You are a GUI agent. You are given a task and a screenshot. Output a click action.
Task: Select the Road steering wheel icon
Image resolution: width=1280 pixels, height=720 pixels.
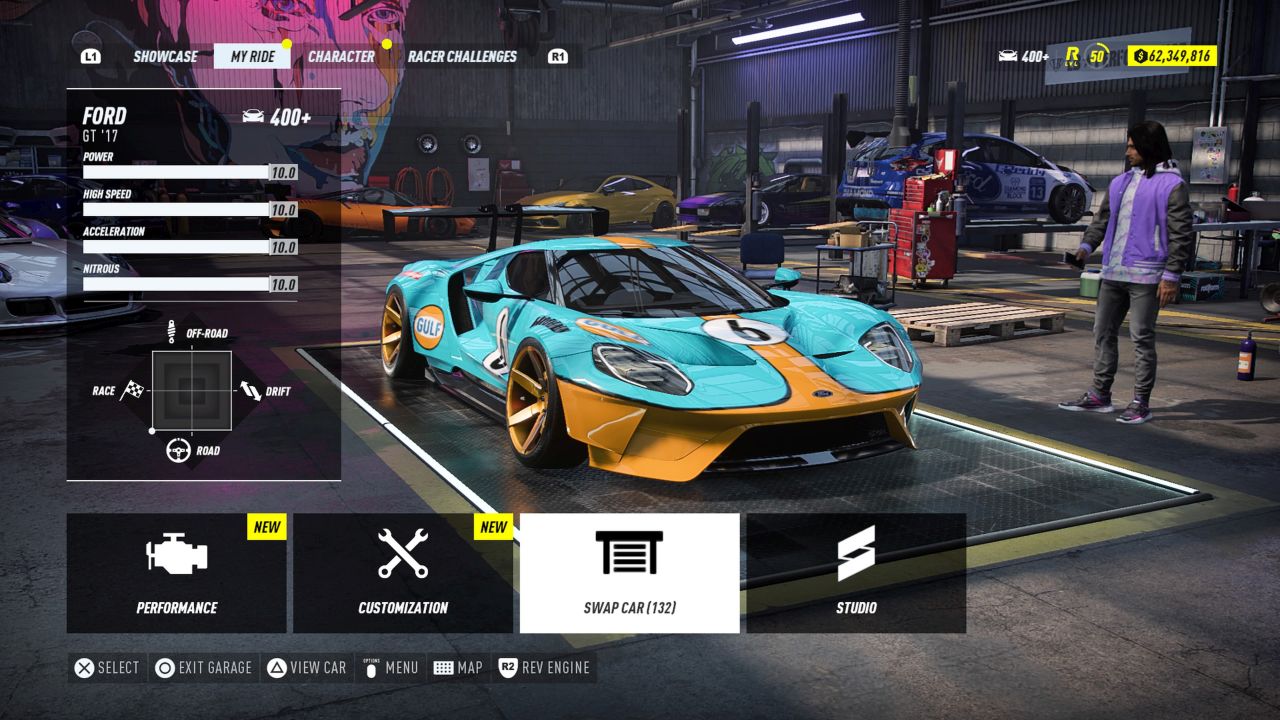click(x=181, y=449)
